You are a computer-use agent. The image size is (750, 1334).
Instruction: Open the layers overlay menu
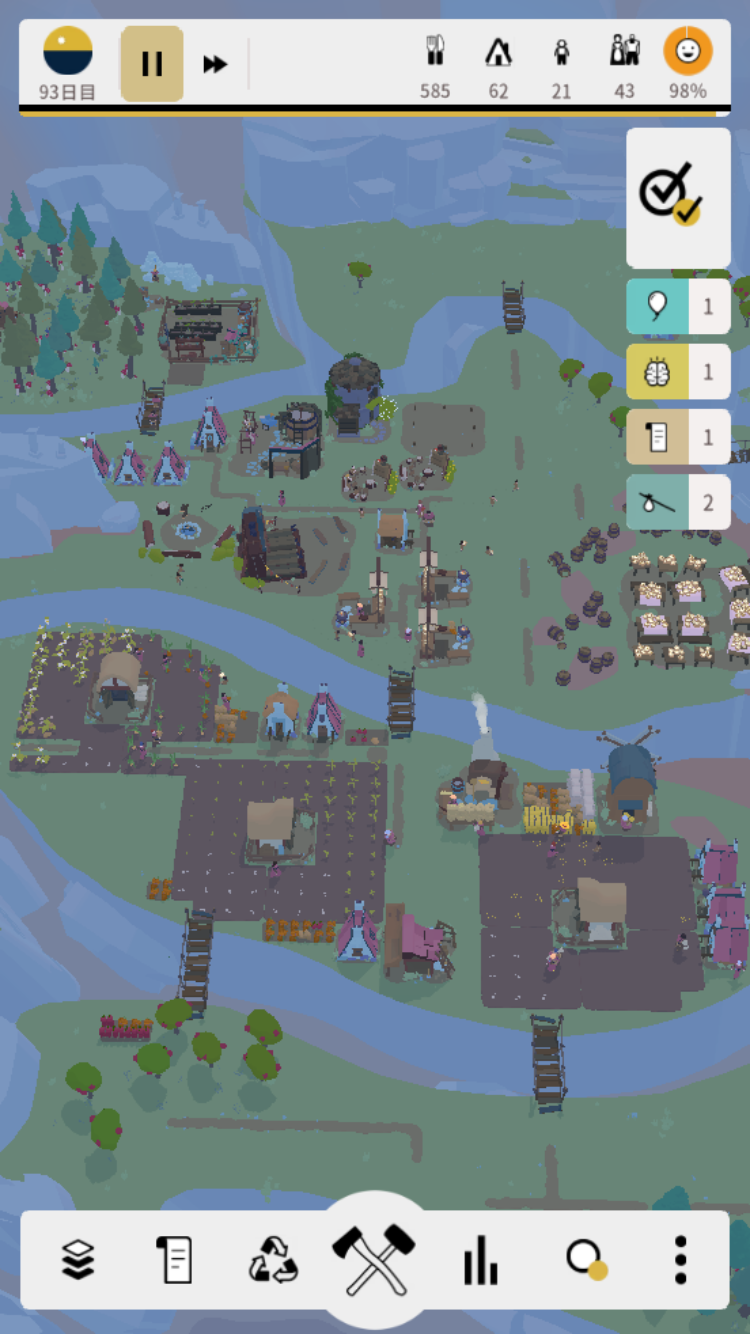(78, 1259)
